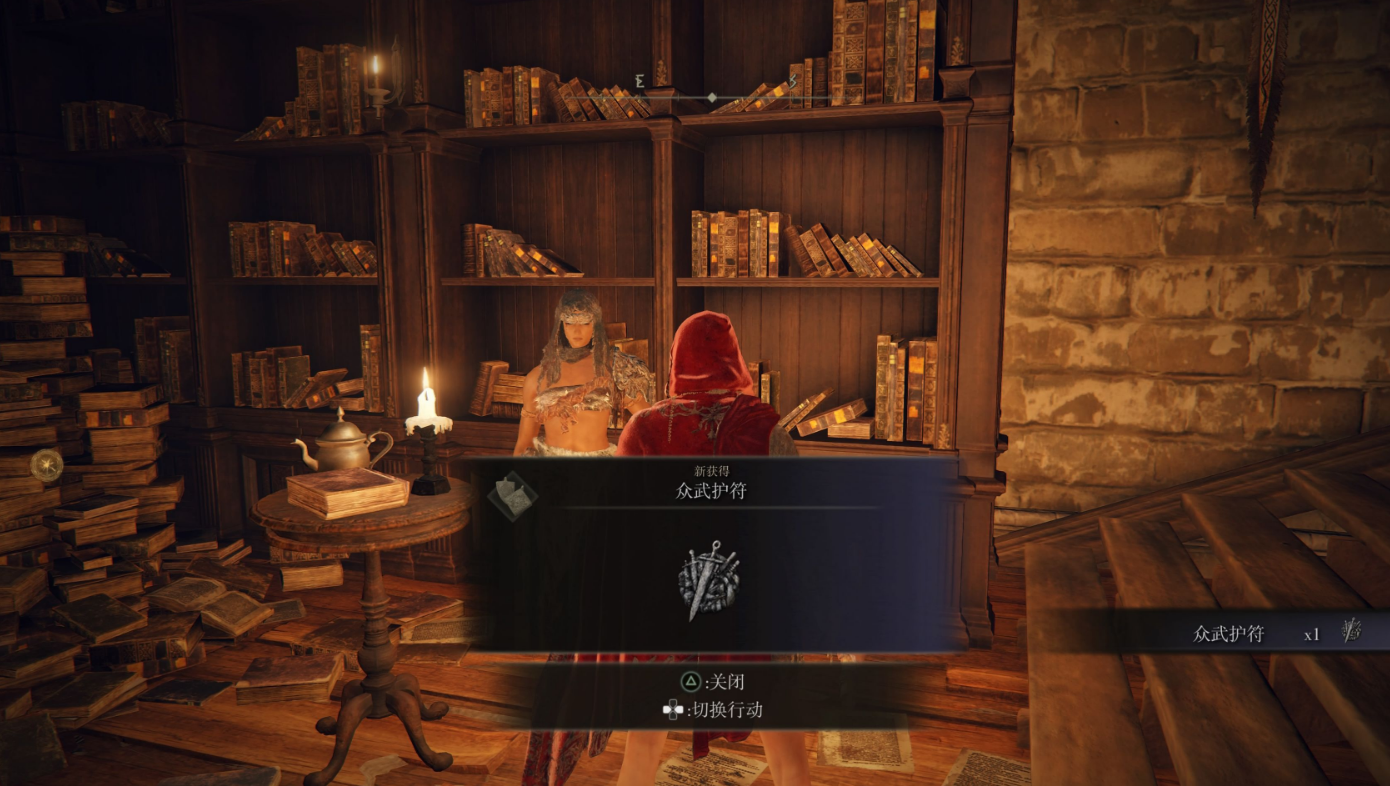Click the compass bar
Image resolution: width=1390 pixels, height=786 pixels.
710,97
